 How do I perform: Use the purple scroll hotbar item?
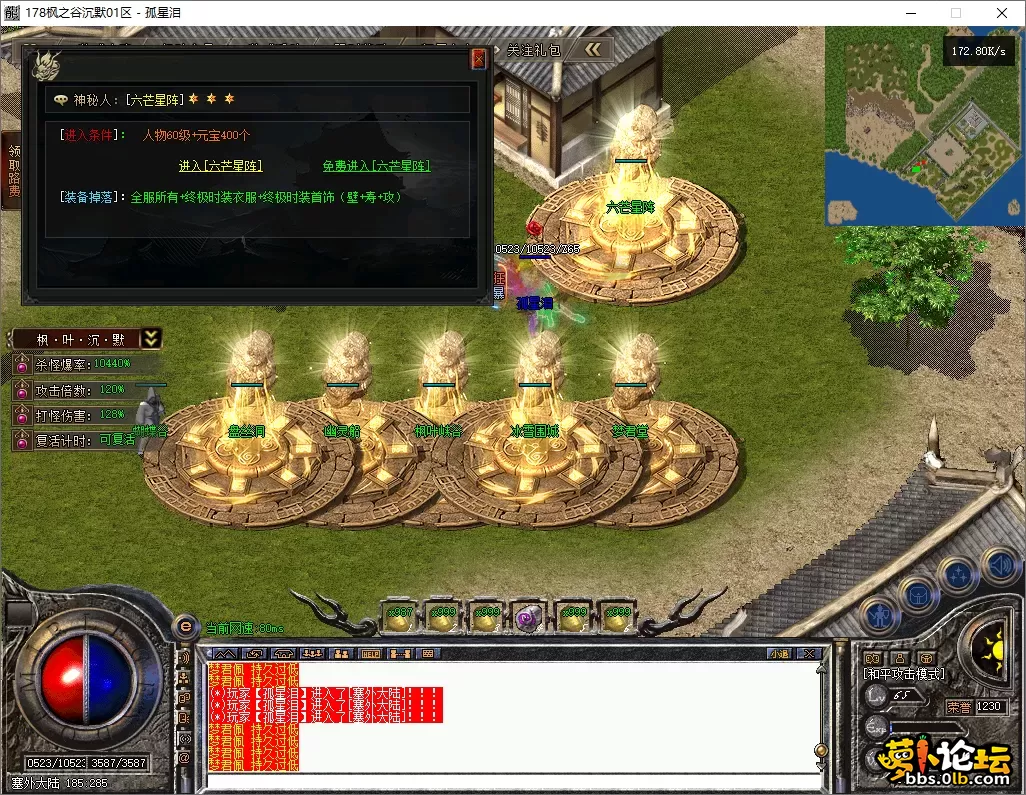click(528, 617)
